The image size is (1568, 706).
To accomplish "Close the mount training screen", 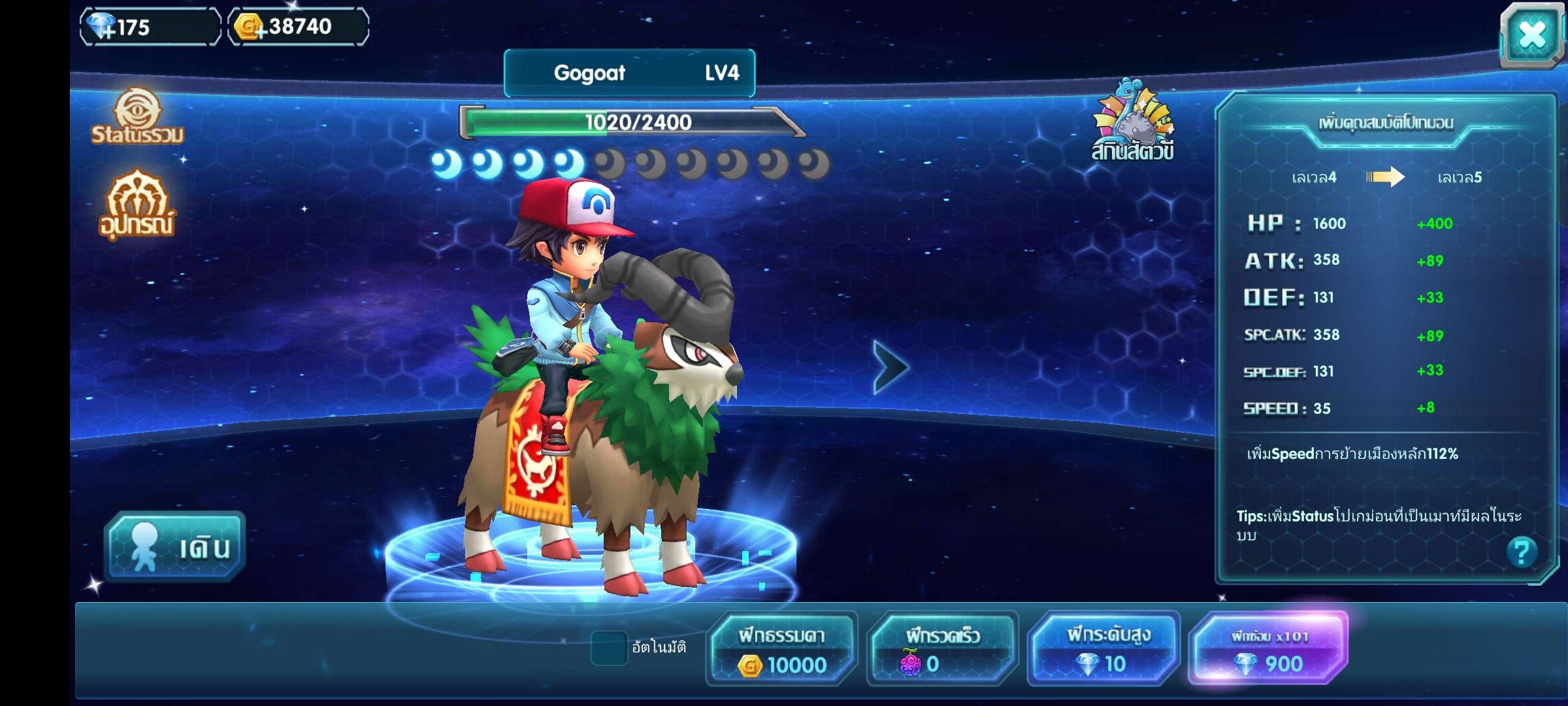I will click(1531, 36).
